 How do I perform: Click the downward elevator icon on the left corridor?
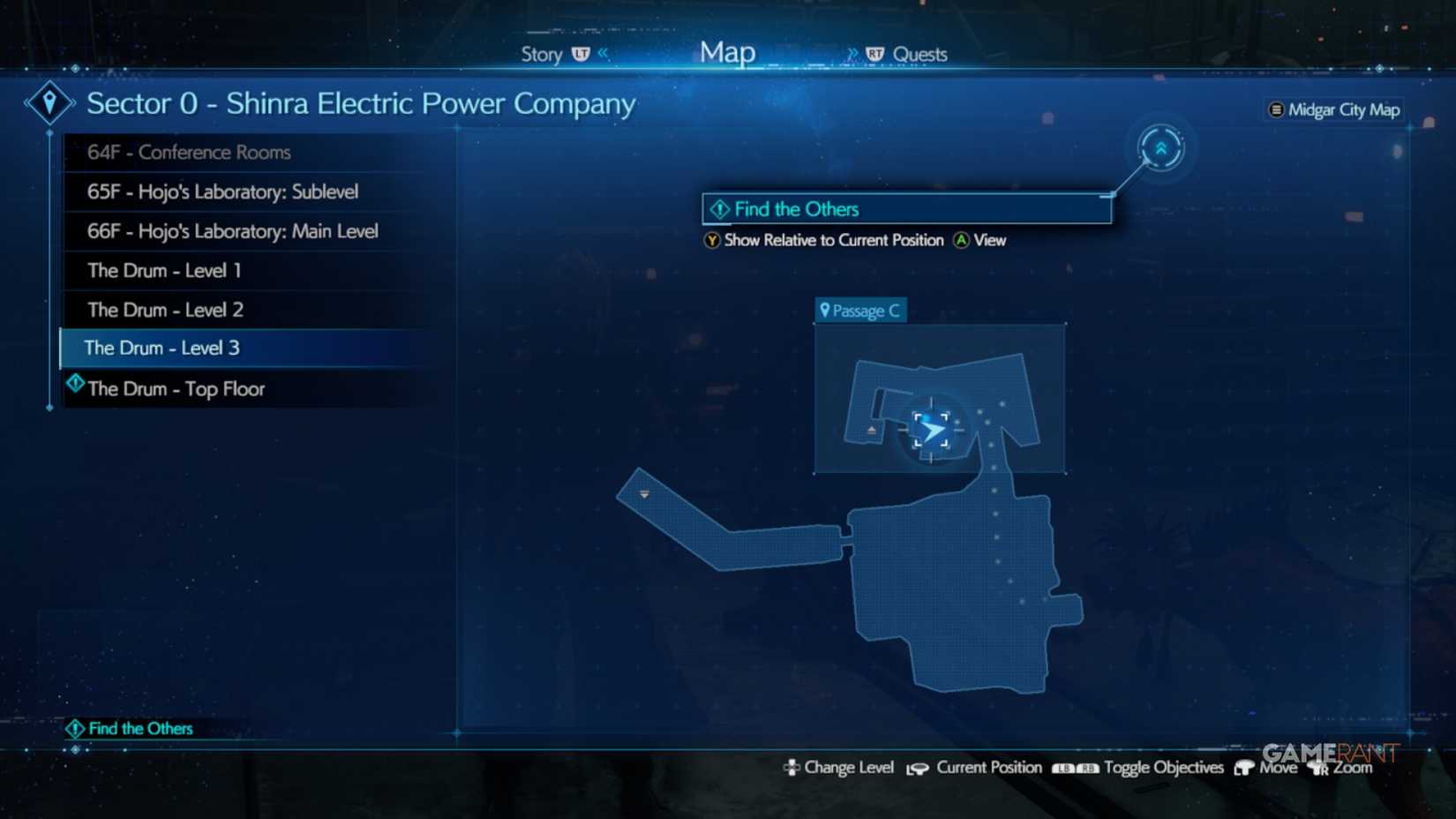644,495
